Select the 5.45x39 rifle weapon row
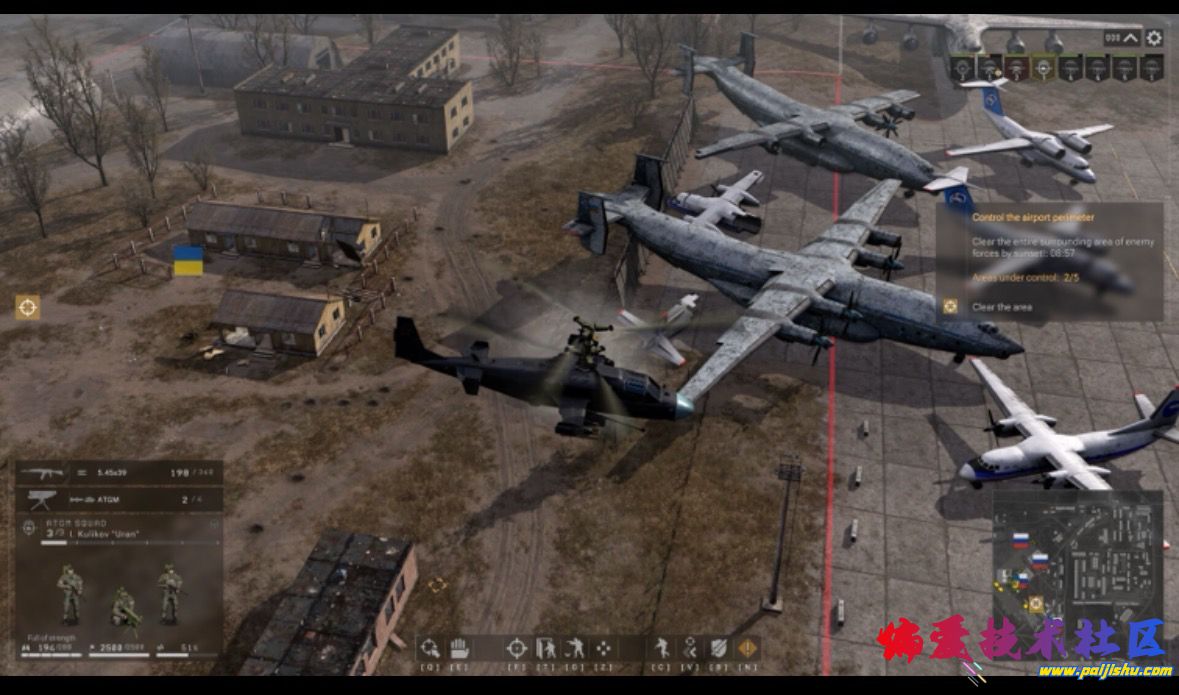Image resolution: width=1179 pixels, height=695 pixels. (x=119, y=473)
